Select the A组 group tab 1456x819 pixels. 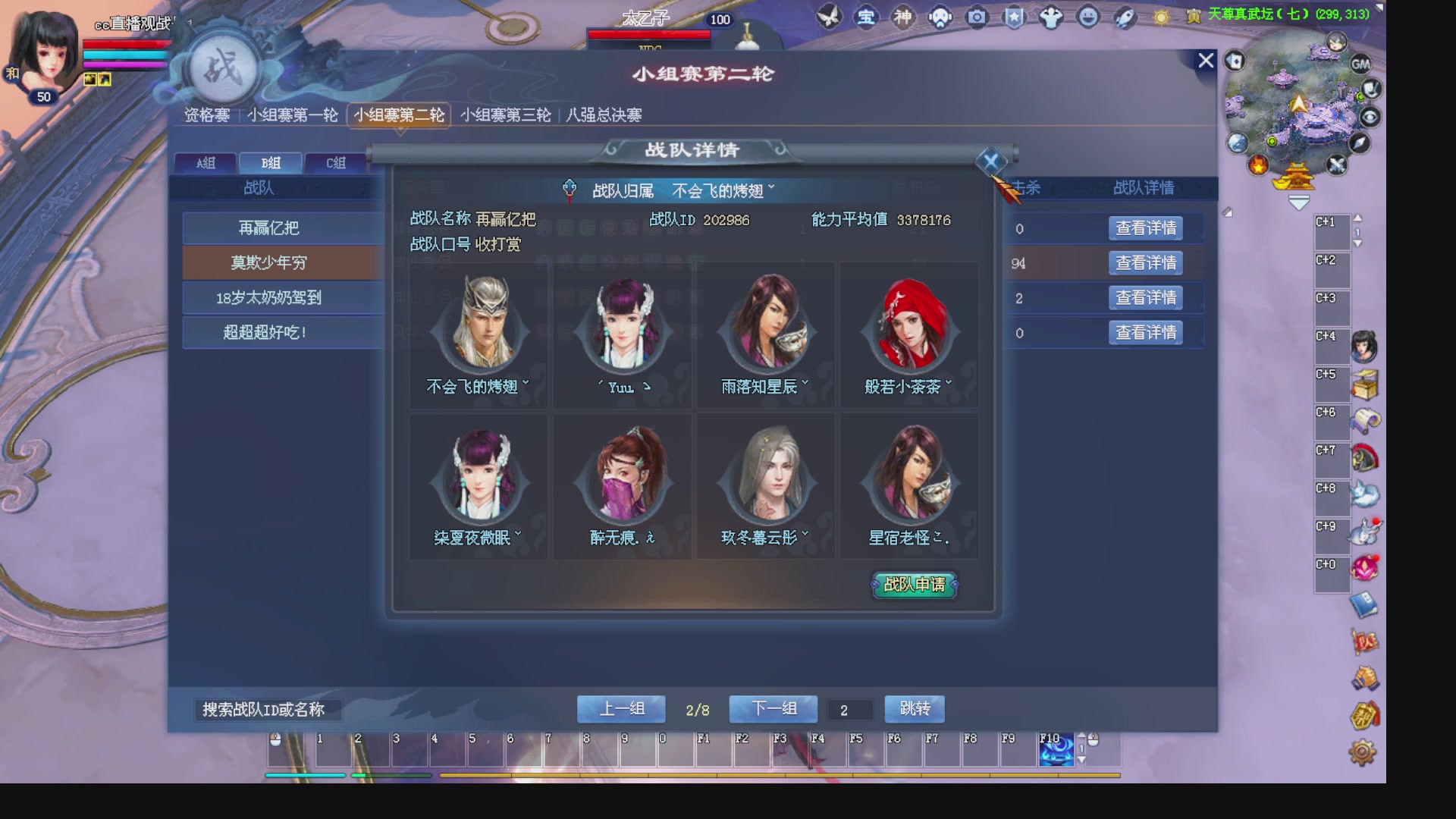point(206,162)
